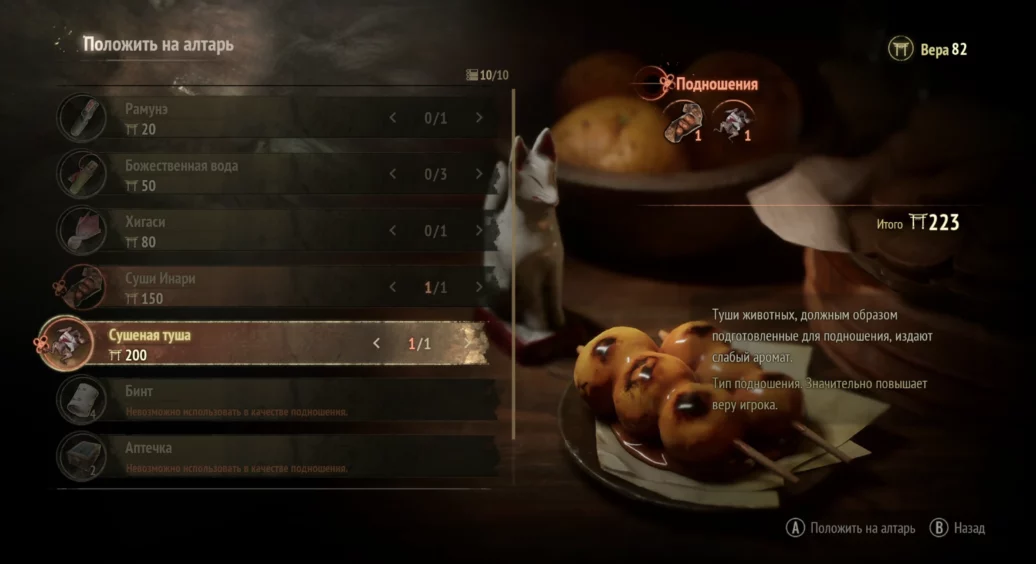Decrease Сушеная туша amount with left arrow
The image size is (1036, 564).
(376, 344)
